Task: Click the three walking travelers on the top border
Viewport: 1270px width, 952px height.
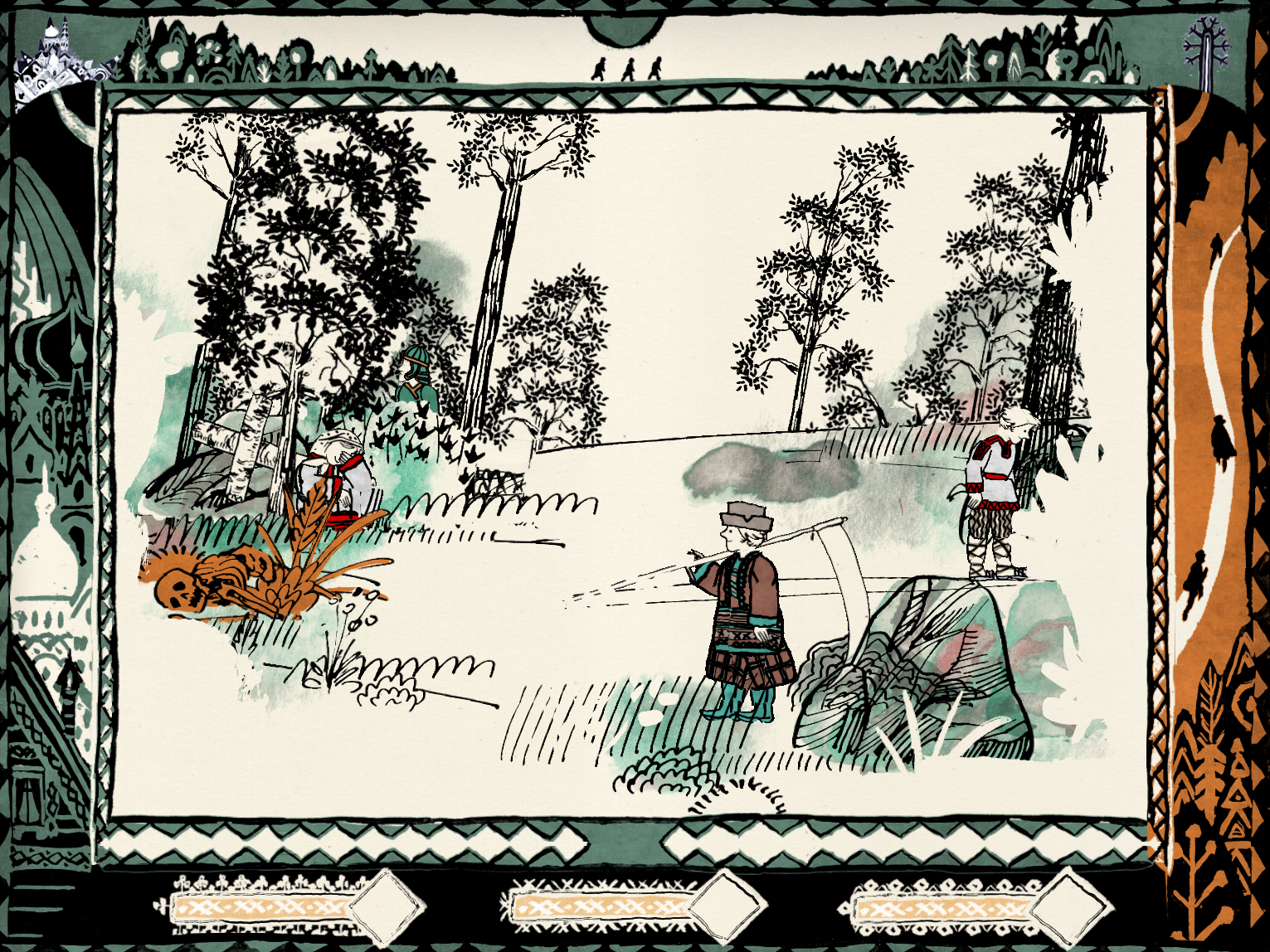Action: [628, 69]
